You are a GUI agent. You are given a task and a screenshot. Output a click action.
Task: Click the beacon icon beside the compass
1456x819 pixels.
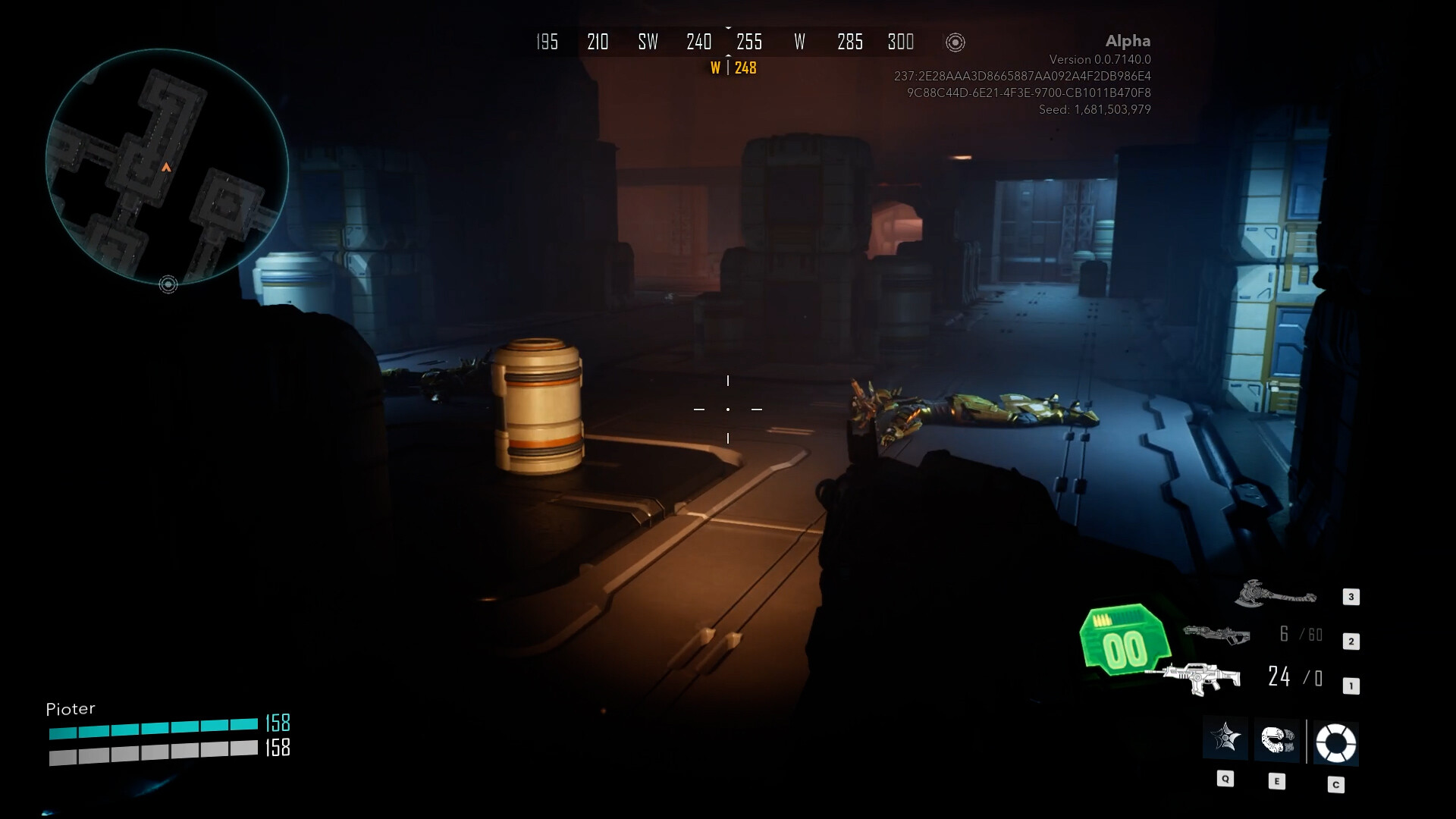955,42
